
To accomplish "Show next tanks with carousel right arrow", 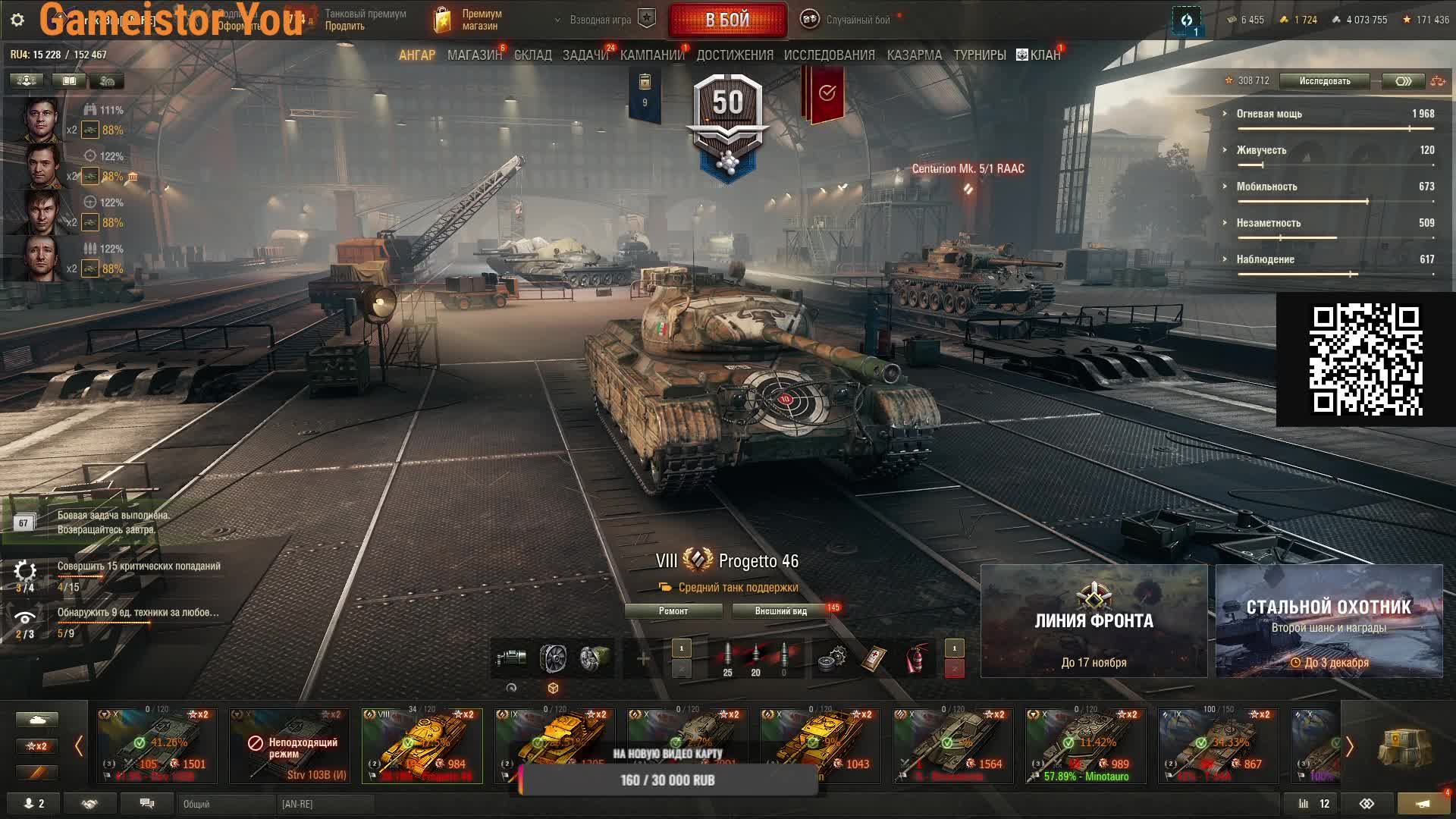I will [1349, 746].
